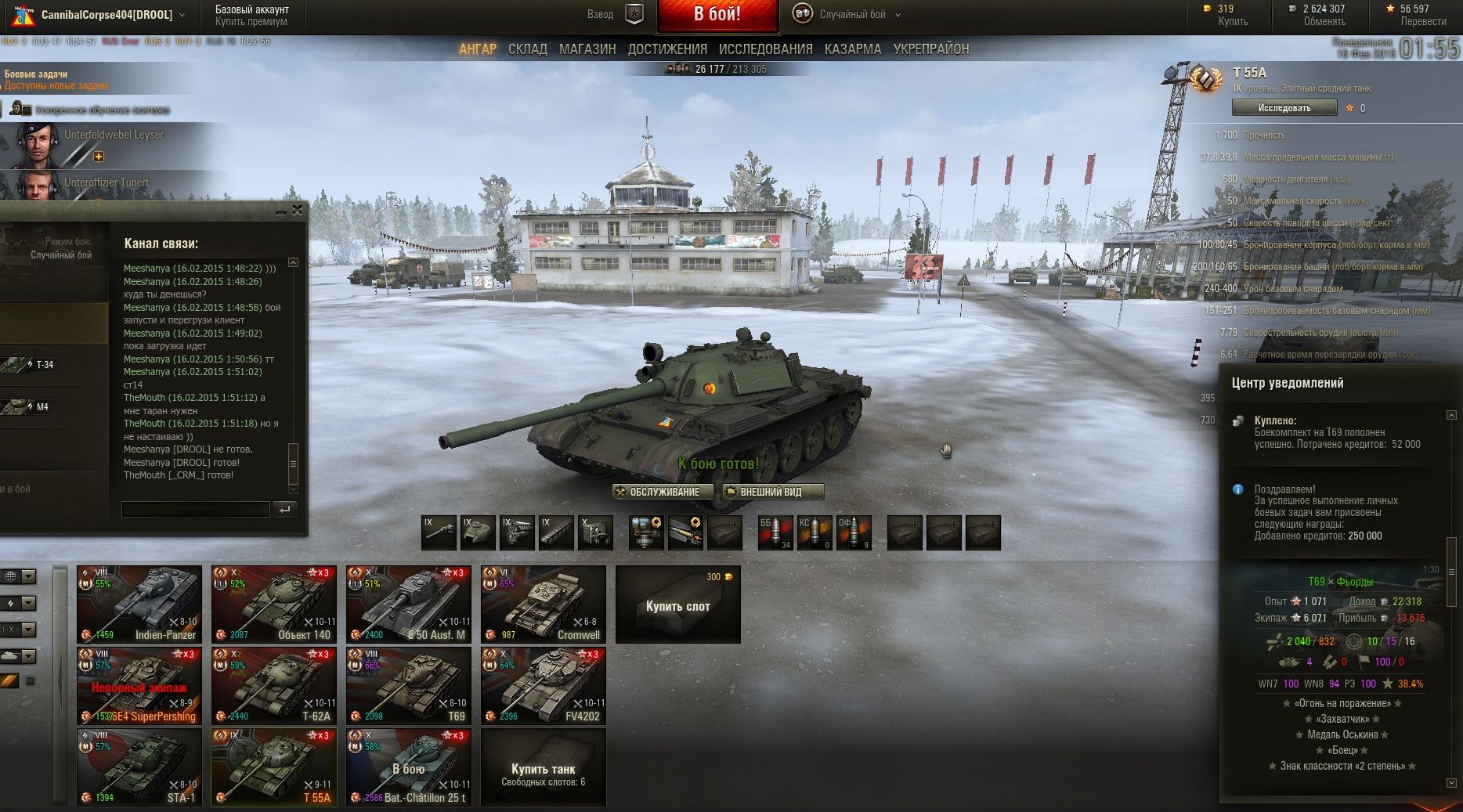Start battle with the red «В бой!» button
The image size is (1463, 812).
[x=717, y=15]
